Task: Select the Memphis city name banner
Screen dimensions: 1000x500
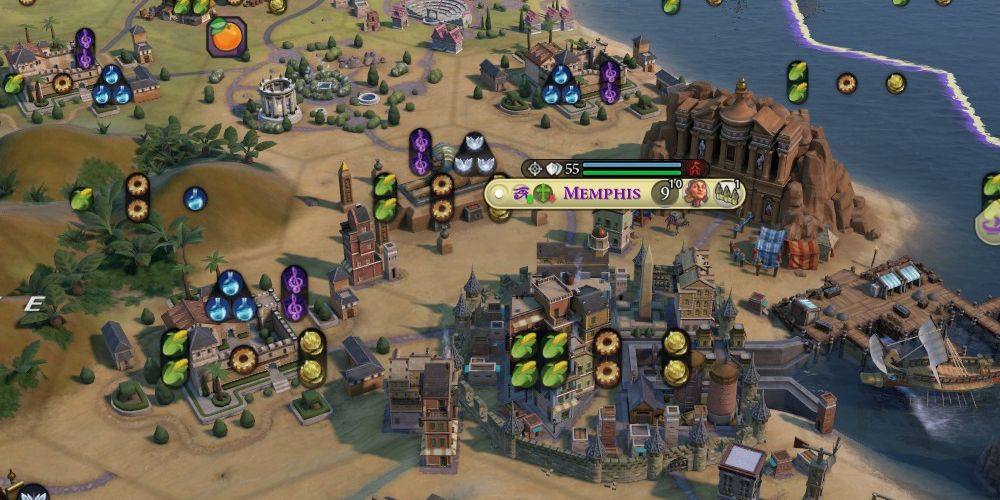Action: coord(601,193)
